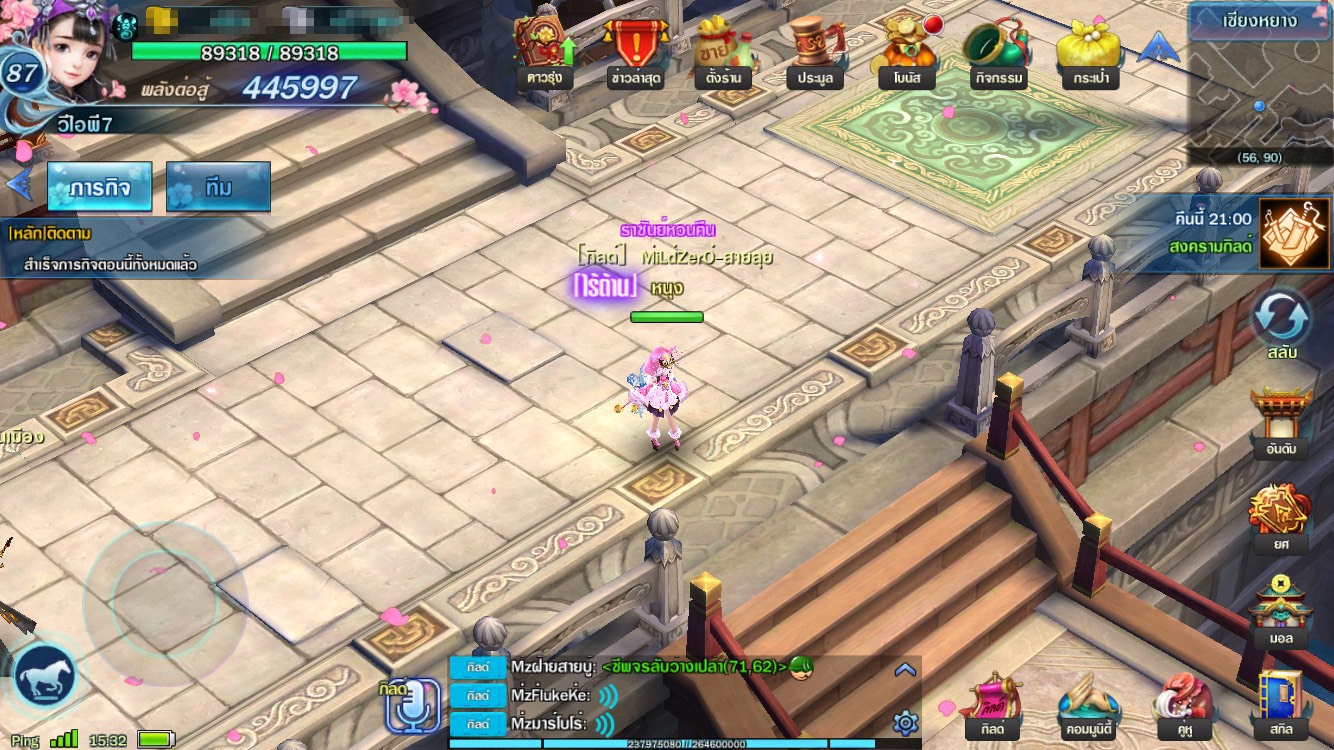The height and width of the screenshot is (750, 1334).
Task: Open the ตั้งร้าน shop stall icon
Action: tap(722, 50)
